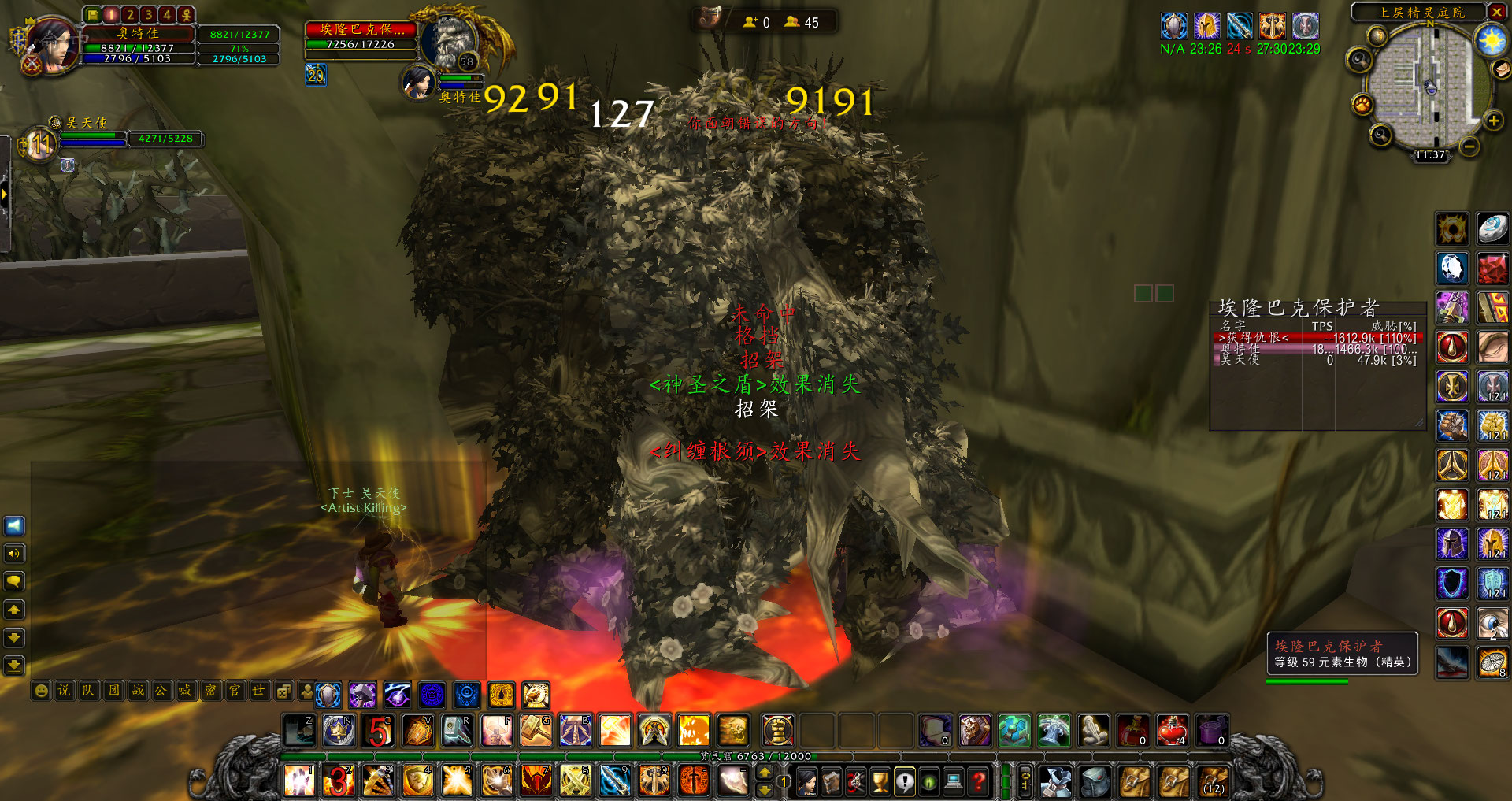Click the golden key ring button
Screen dimensions: 1512x801
[1025, 781]
